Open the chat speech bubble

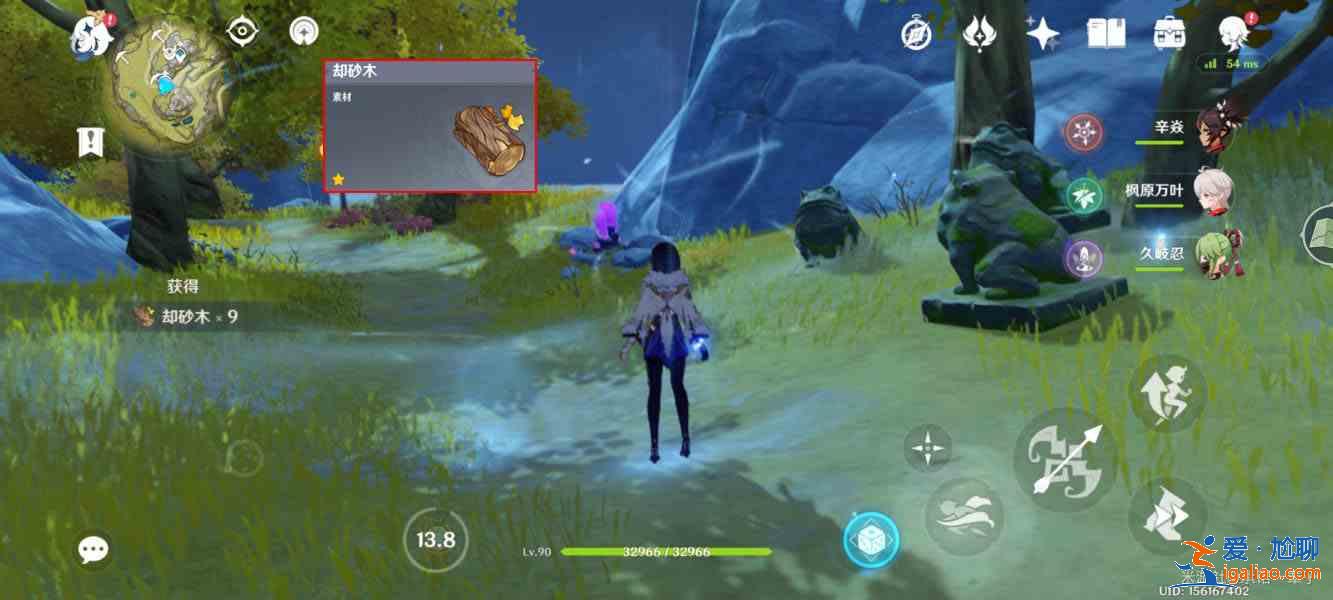94,548
